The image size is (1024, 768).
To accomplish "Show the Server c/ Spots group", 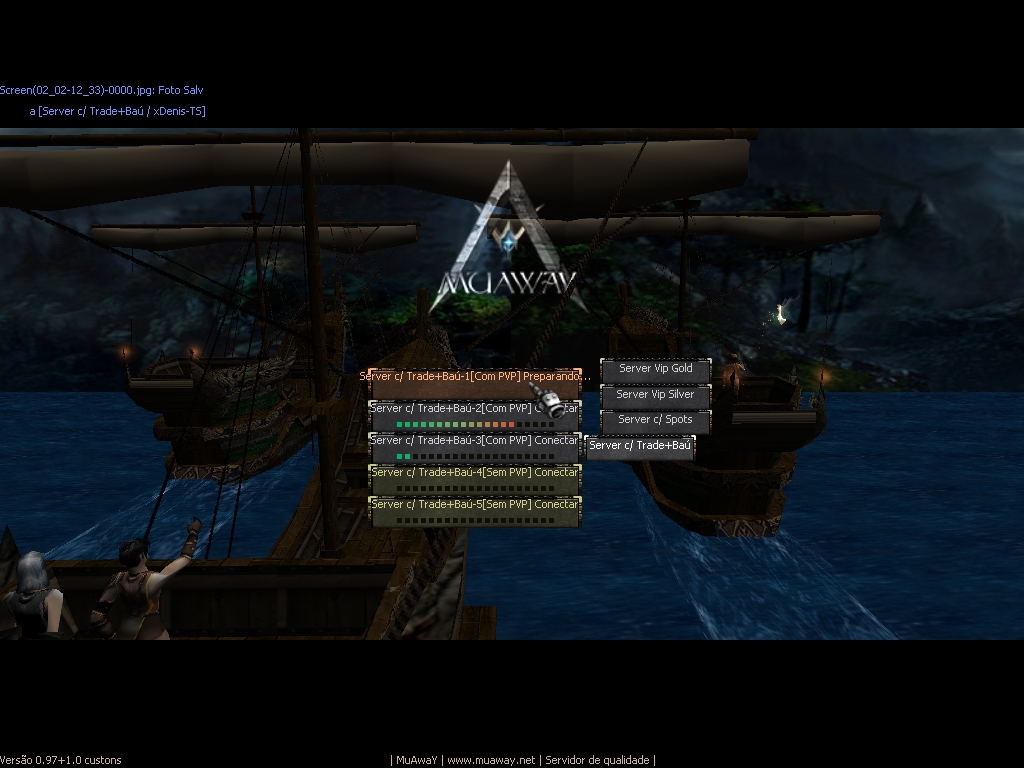I will coord(655,420).
